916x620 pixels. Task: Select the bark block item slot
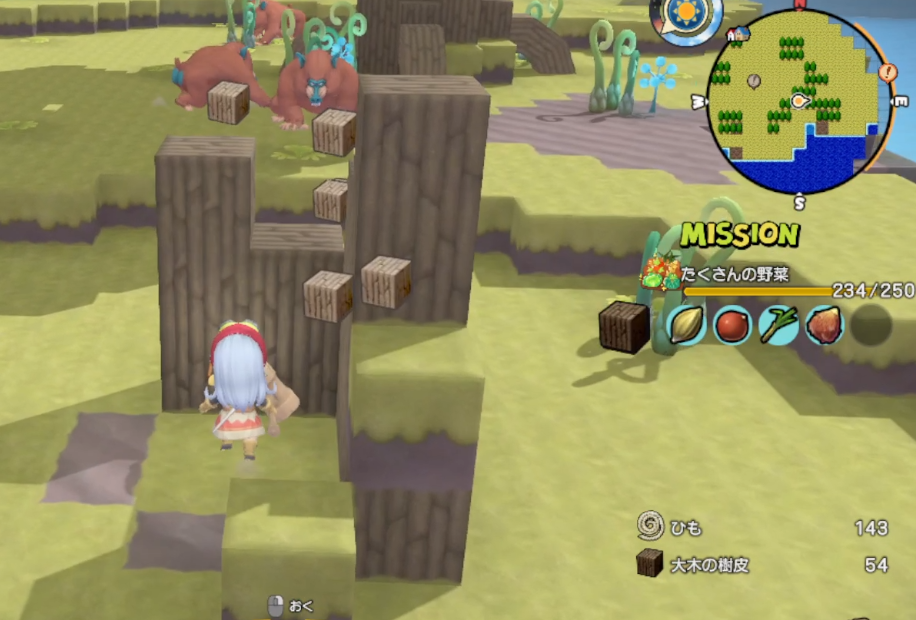coord(624,327)
